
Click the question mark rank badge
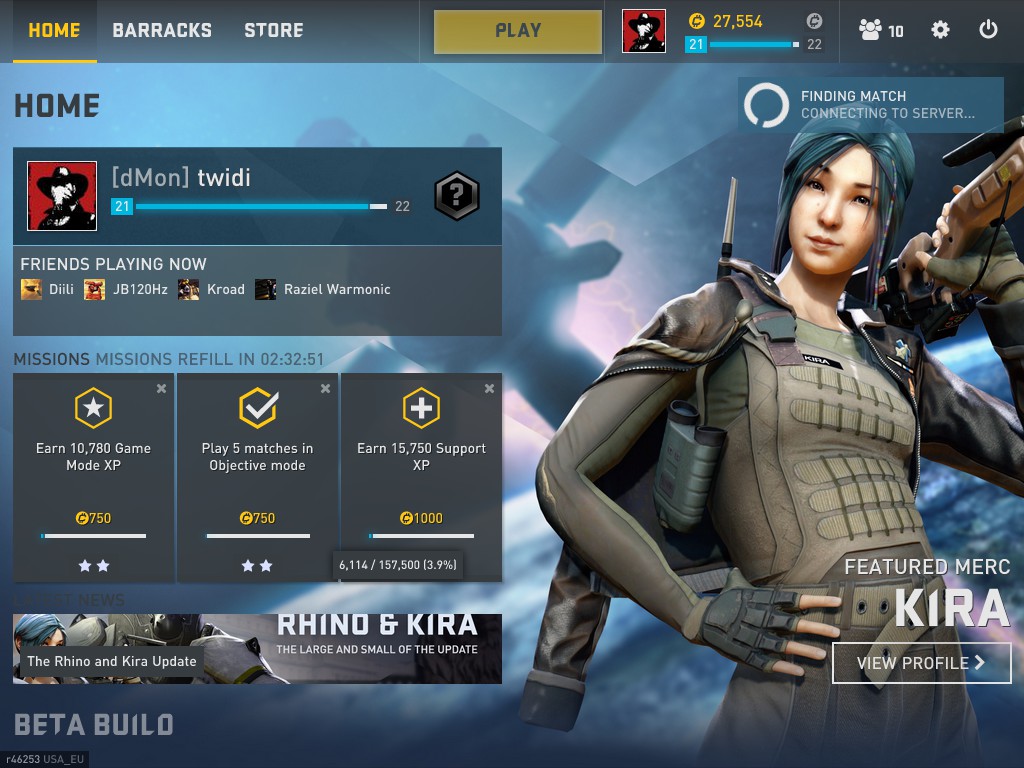click(456, 196)
